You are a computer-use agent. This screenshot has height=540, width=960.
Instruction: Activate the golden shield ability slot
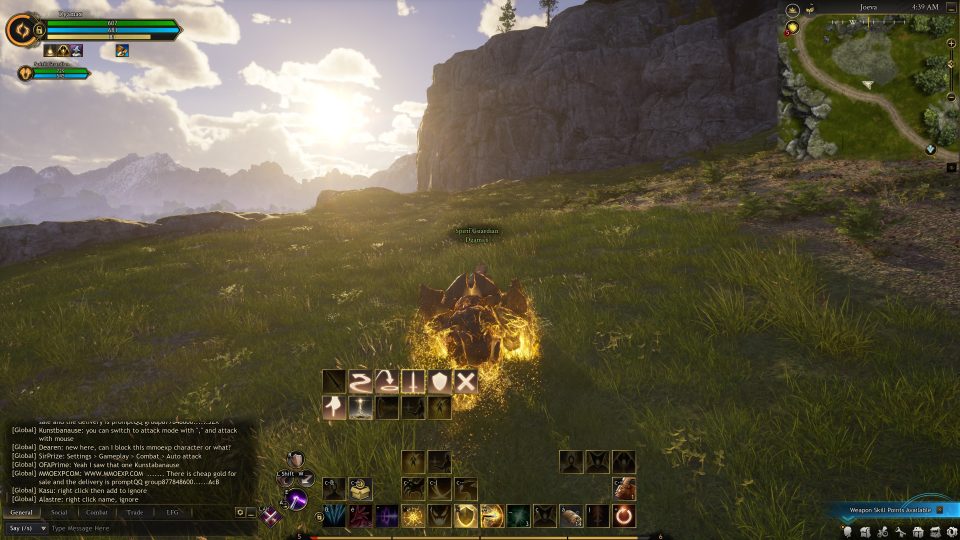pos(465,516)
